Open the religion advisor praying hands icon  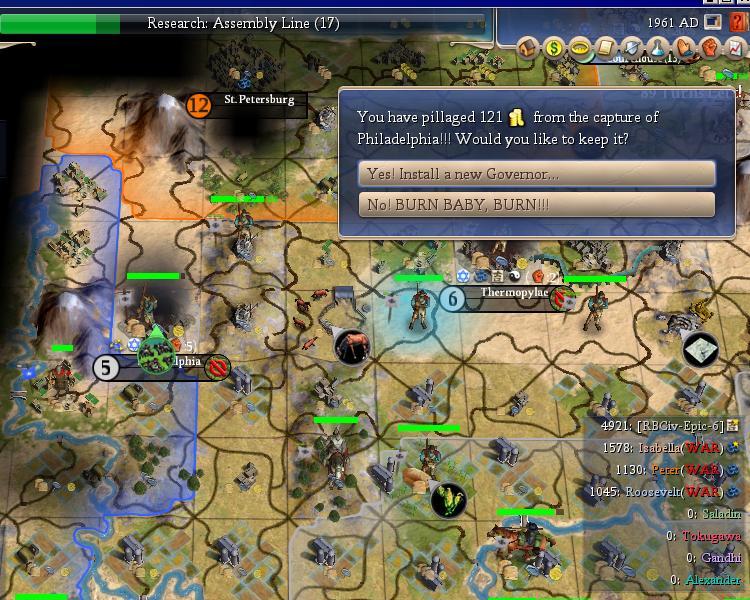click(684, 47)
